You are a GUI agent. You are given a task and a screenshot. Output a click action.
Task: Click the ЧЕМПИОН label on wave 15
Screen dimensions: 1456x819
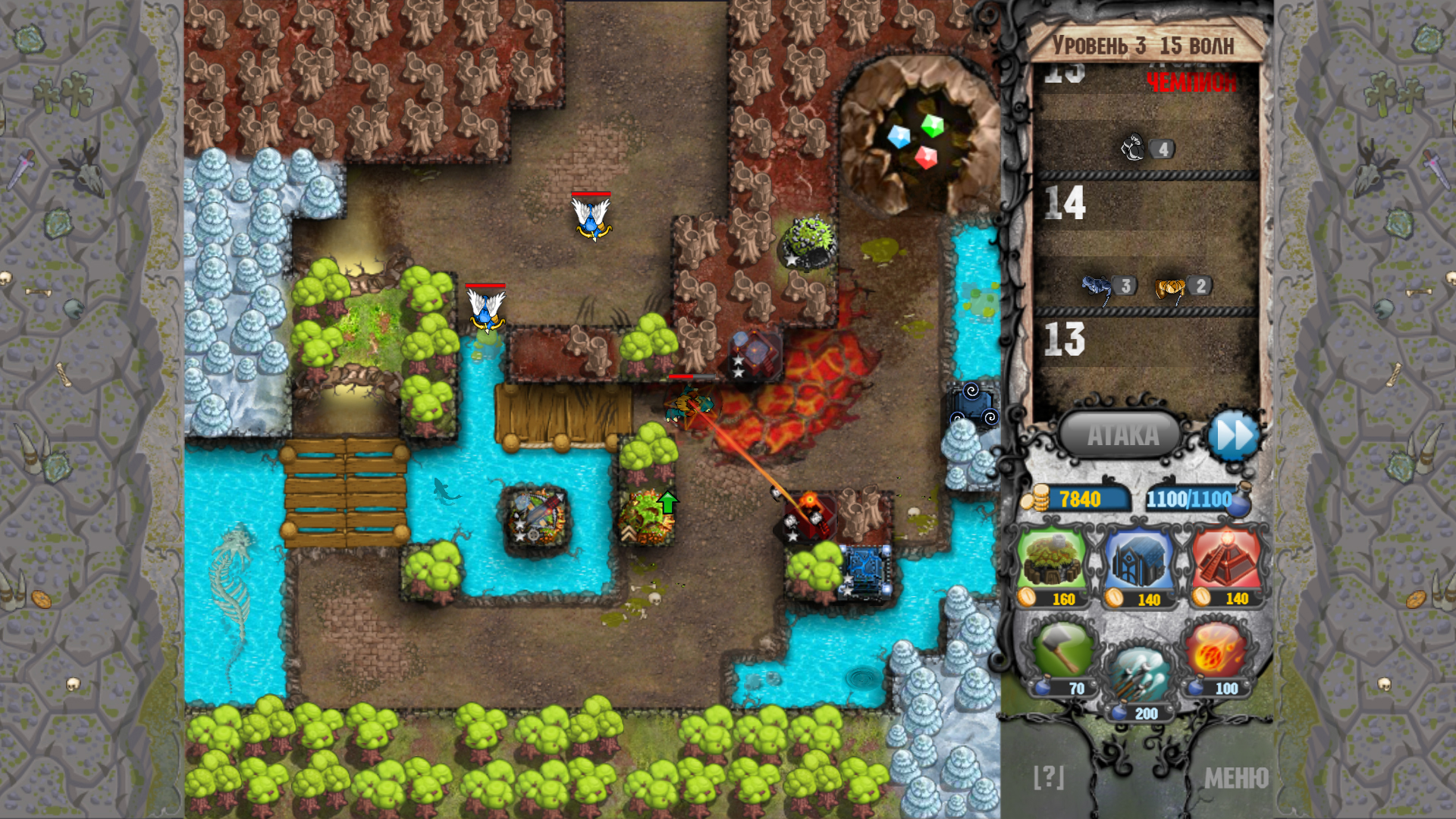tap(1192, 80)
